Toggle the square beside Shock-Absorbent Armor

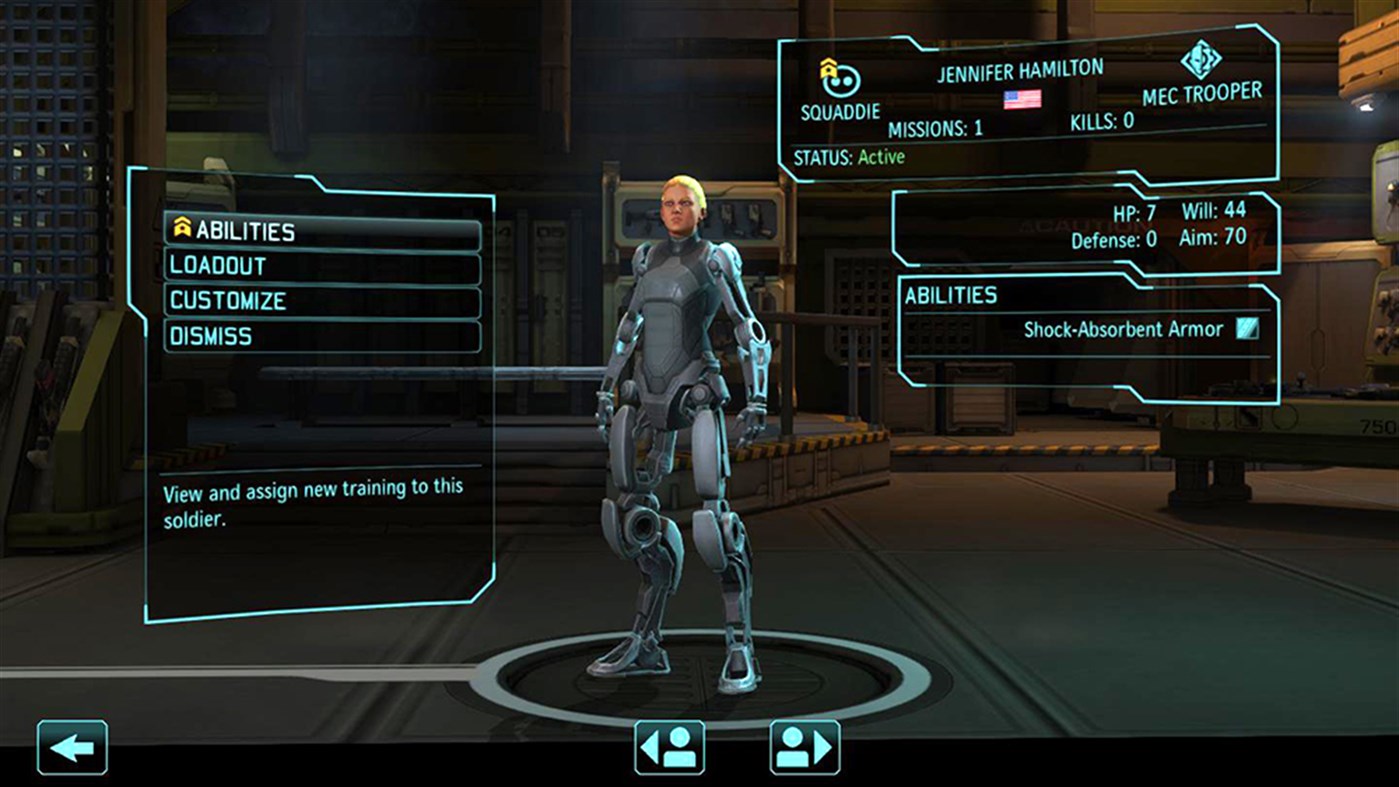1246,328
